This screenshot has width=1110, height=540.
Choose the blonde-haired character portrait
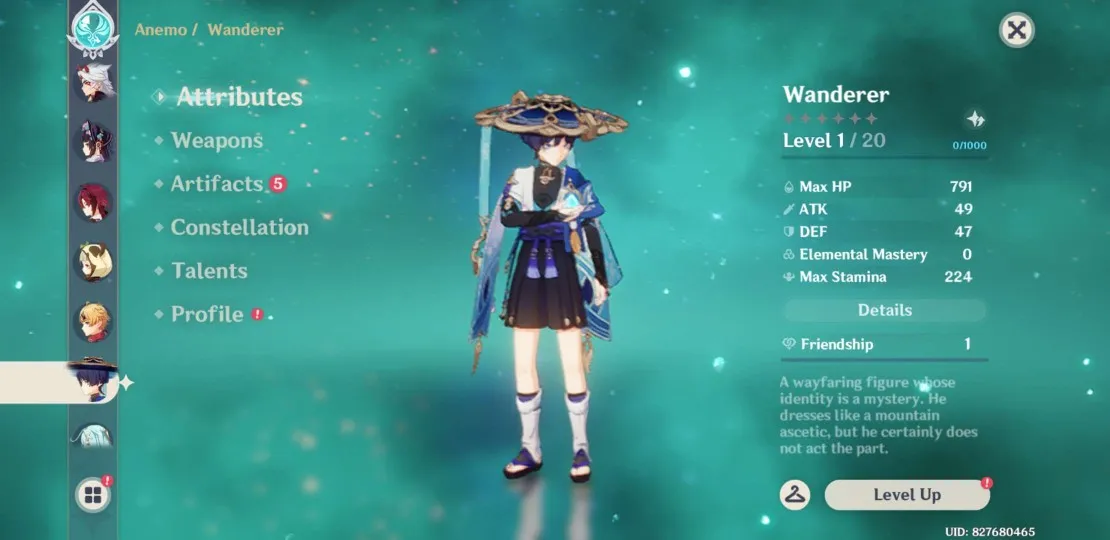click(96, 322)
